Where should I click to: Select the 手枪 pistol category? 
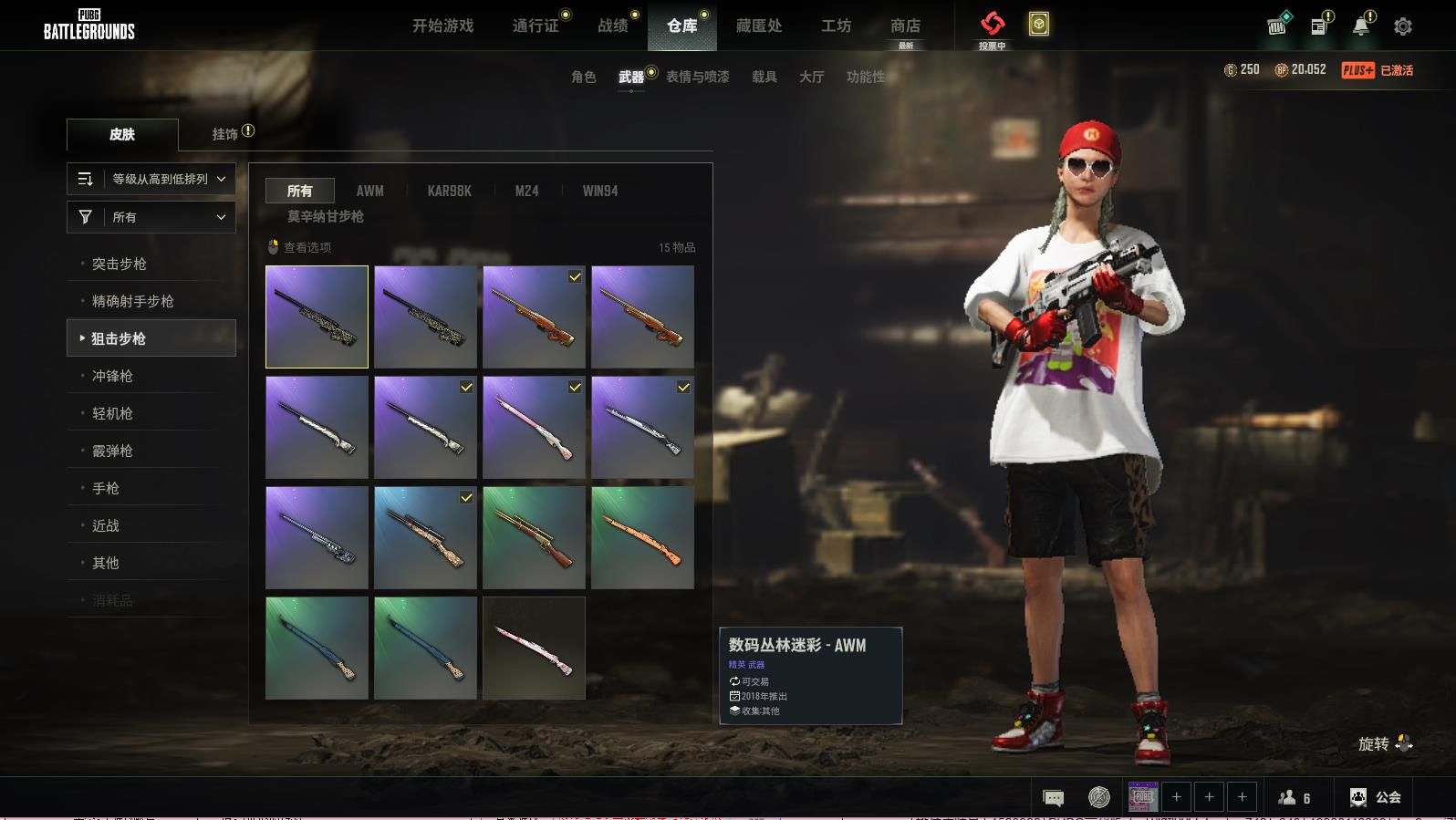coord(106,488)
